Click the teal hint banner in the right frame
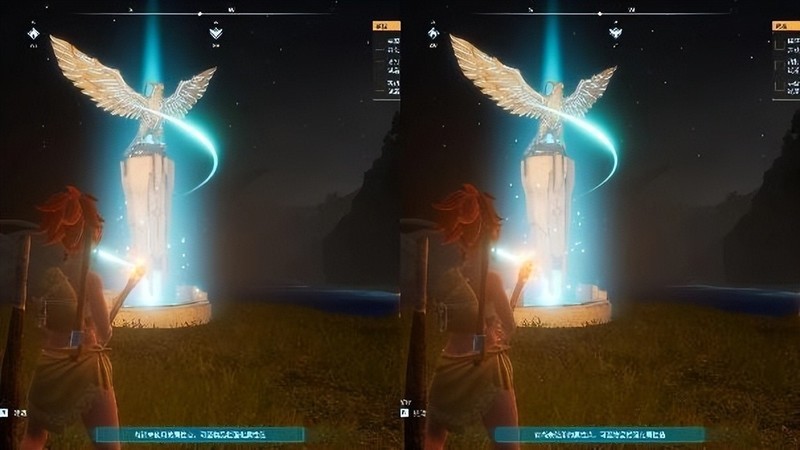Viewport: 800px width, 450px height. 600,435
